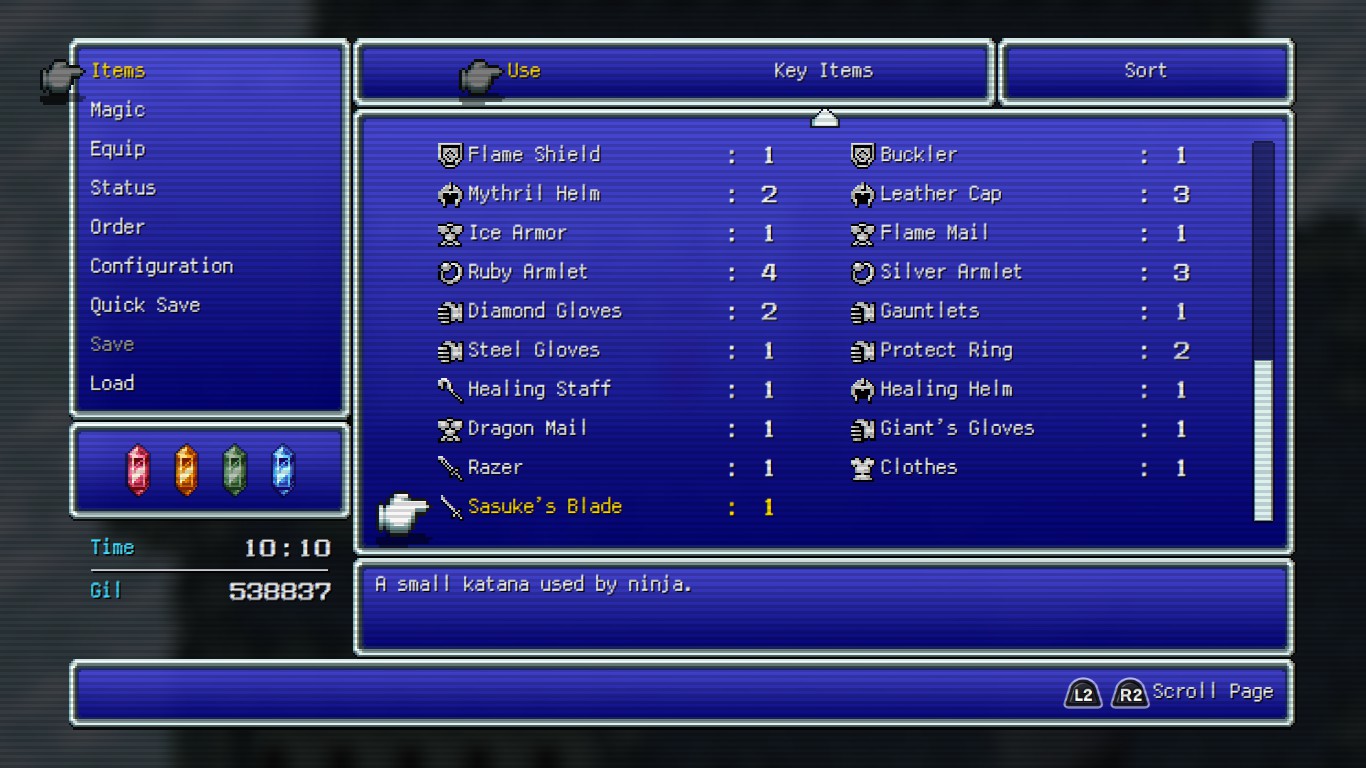1366x768 pixels.
Task: Open the Magic menu
Action: [x=117, y=109]
